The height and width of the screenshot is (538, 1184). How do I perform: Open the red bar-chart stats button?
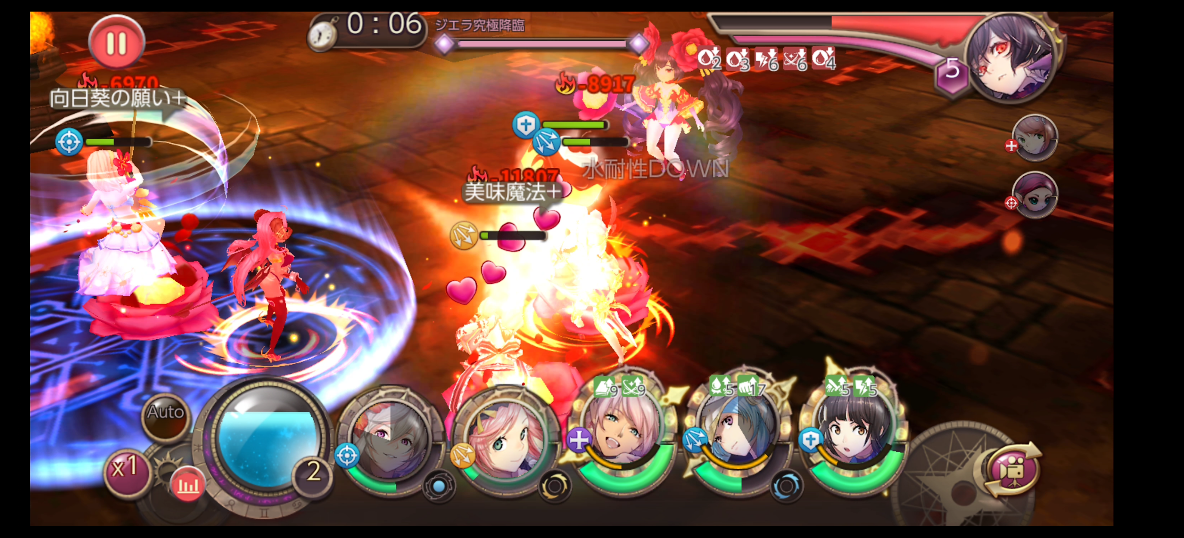click(187, 485)
